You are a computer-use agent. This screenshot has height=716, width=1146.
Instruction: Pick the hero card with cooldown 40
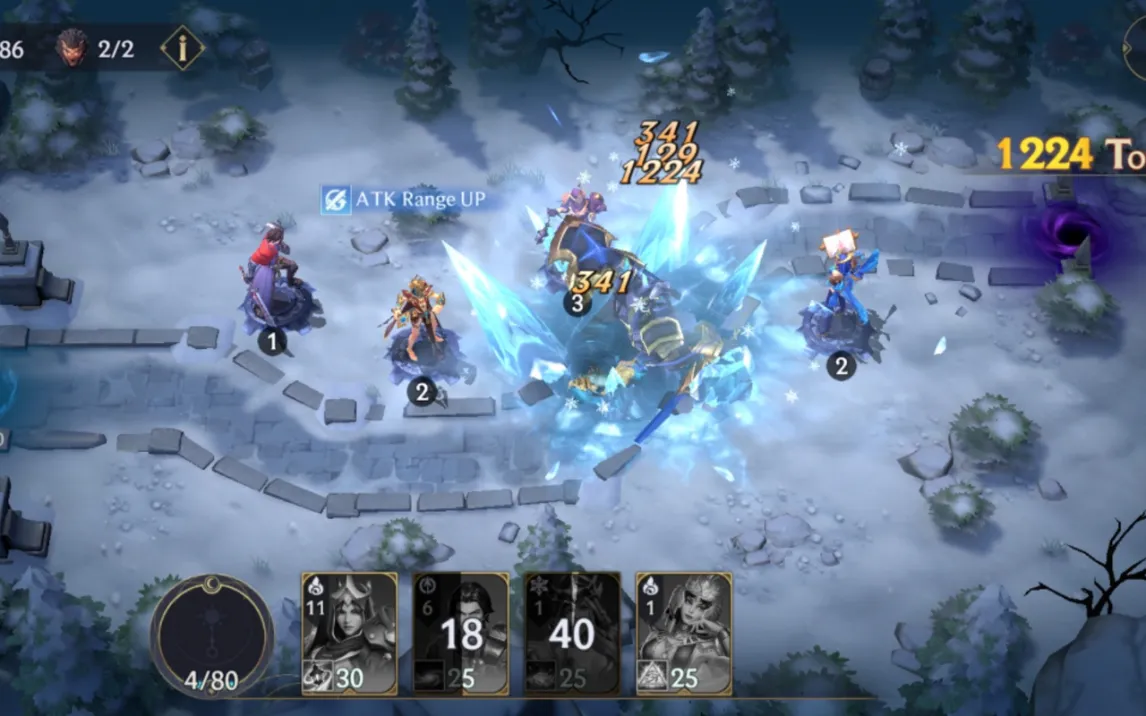pyautogui.click(x=572, y=633)
